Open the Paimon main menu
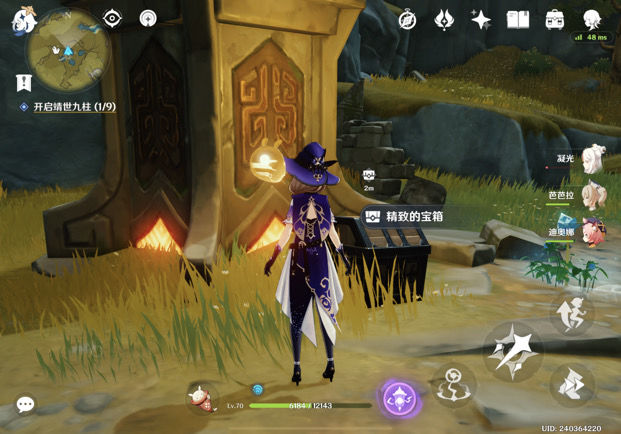The width and height of the screenshot is (621, 434). [x=20, y=21]
